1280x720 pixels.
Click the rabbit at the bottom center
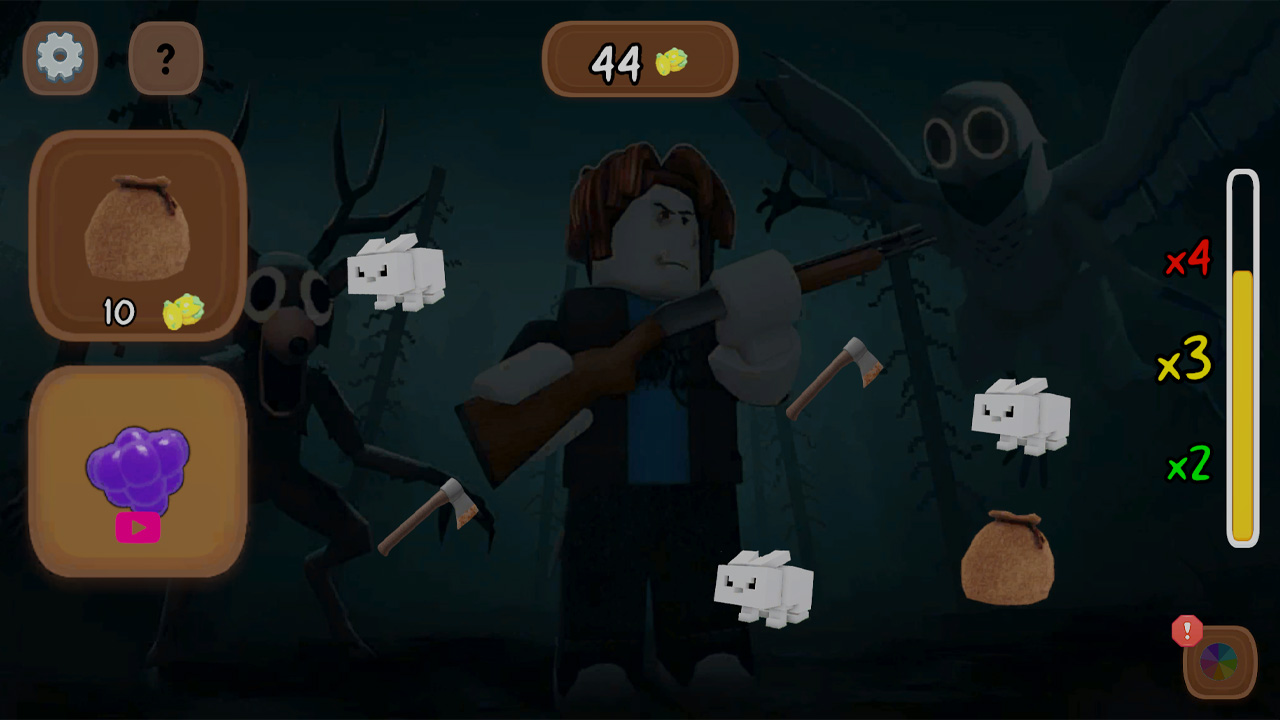point(765,585)
